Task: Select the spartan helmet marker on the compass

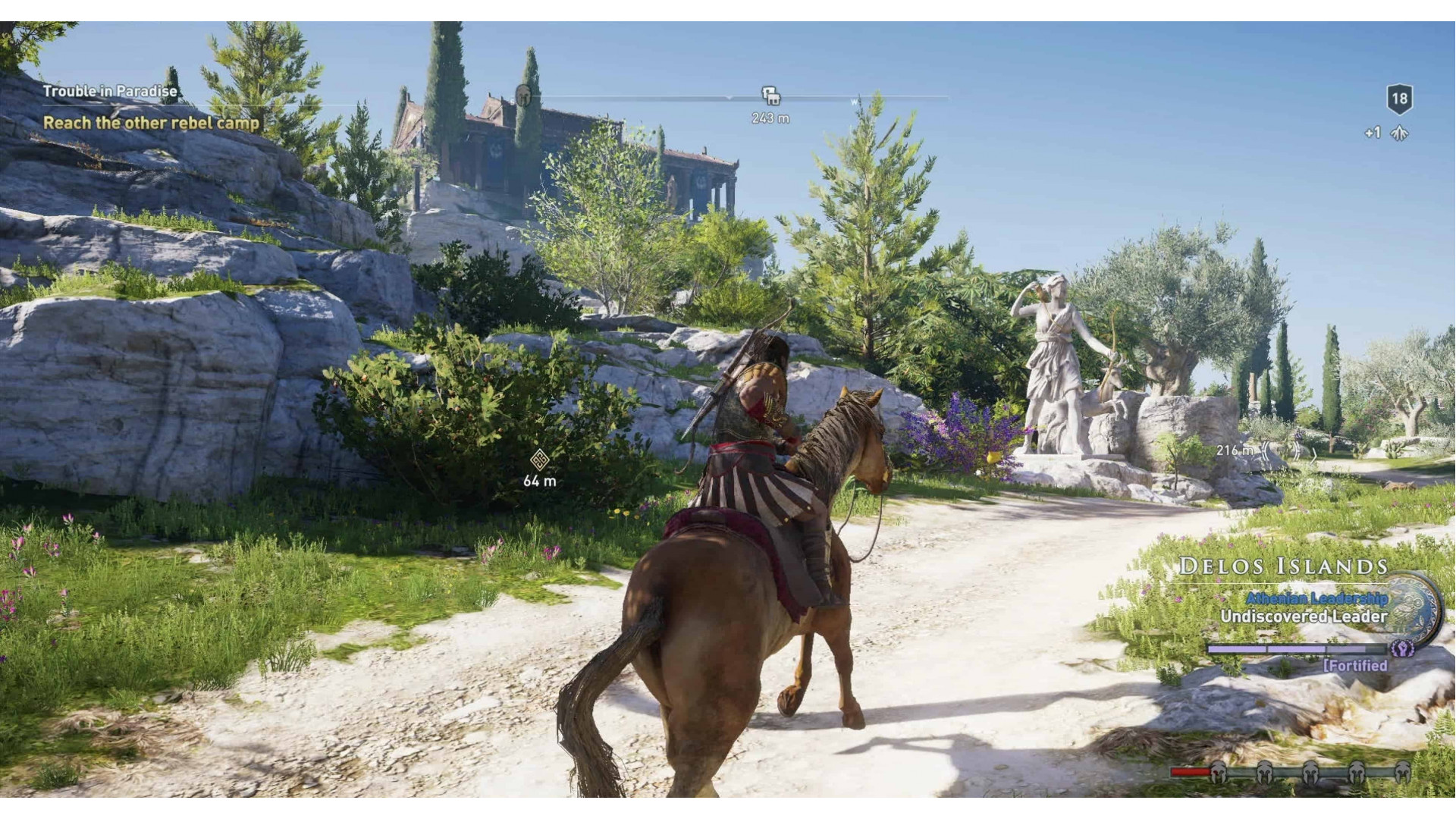Action: point(523,96)
